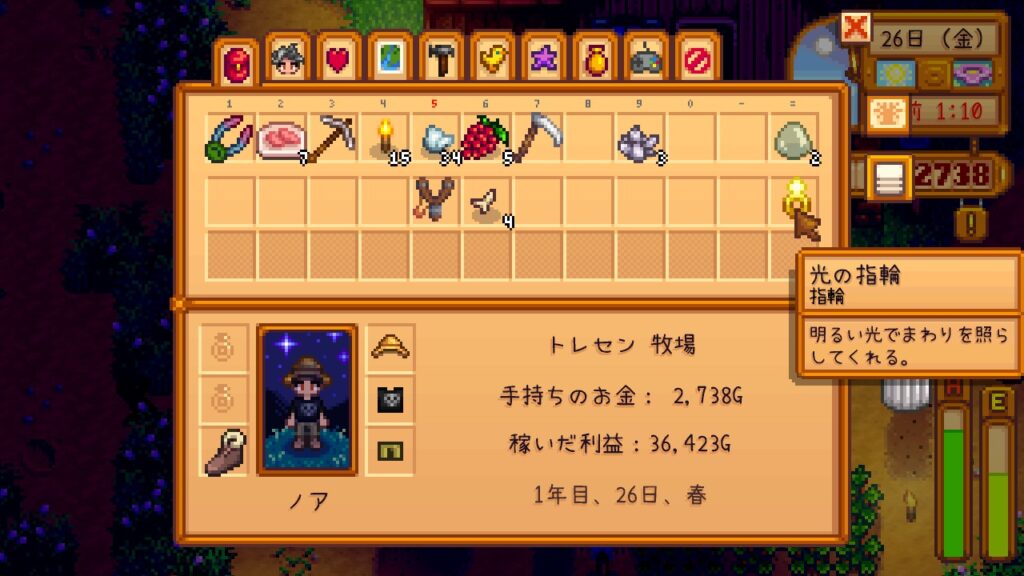Select the scythe tool slot

click(x=538, y=139)
